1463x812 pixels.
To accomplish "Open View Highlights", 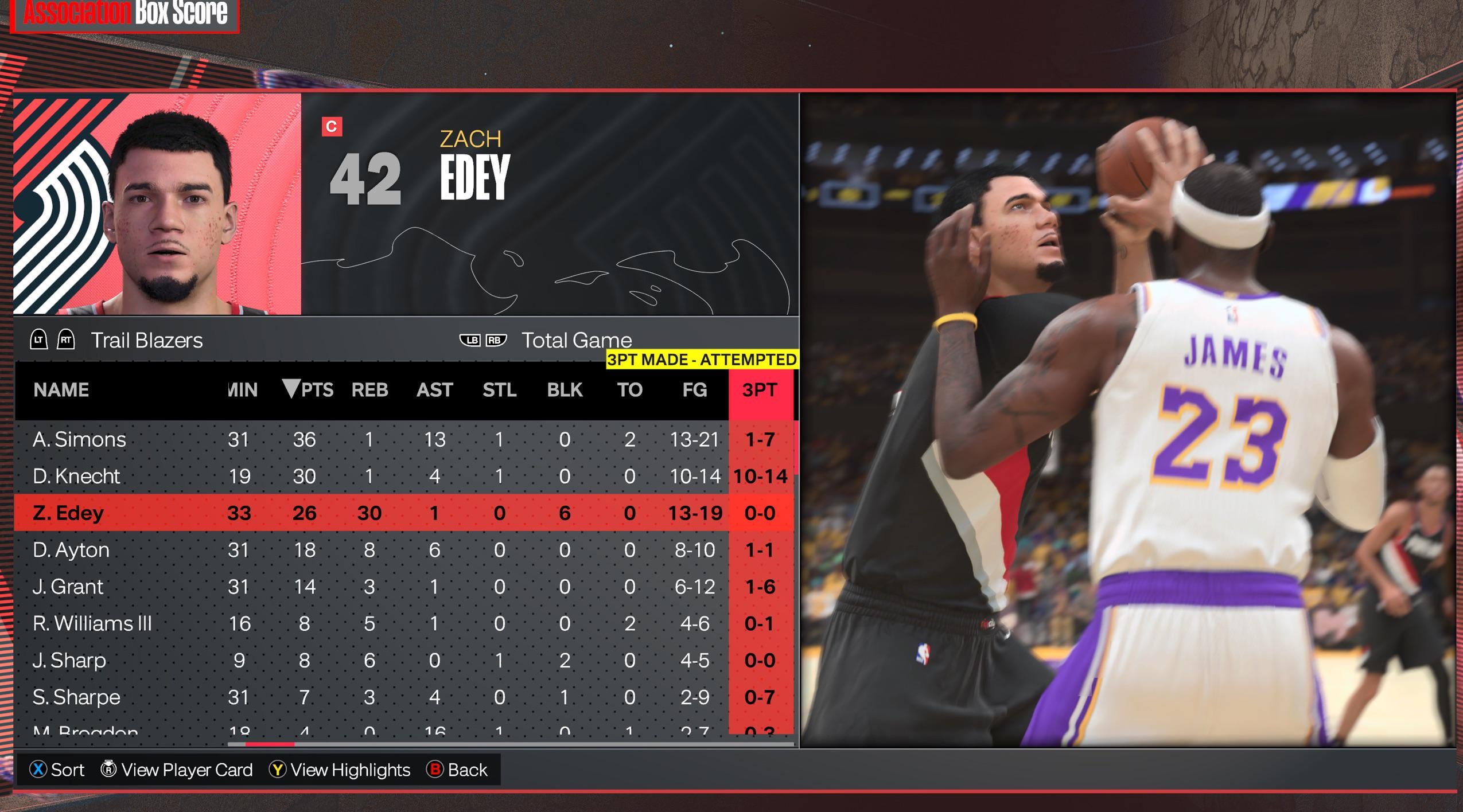I will (340, 770).
